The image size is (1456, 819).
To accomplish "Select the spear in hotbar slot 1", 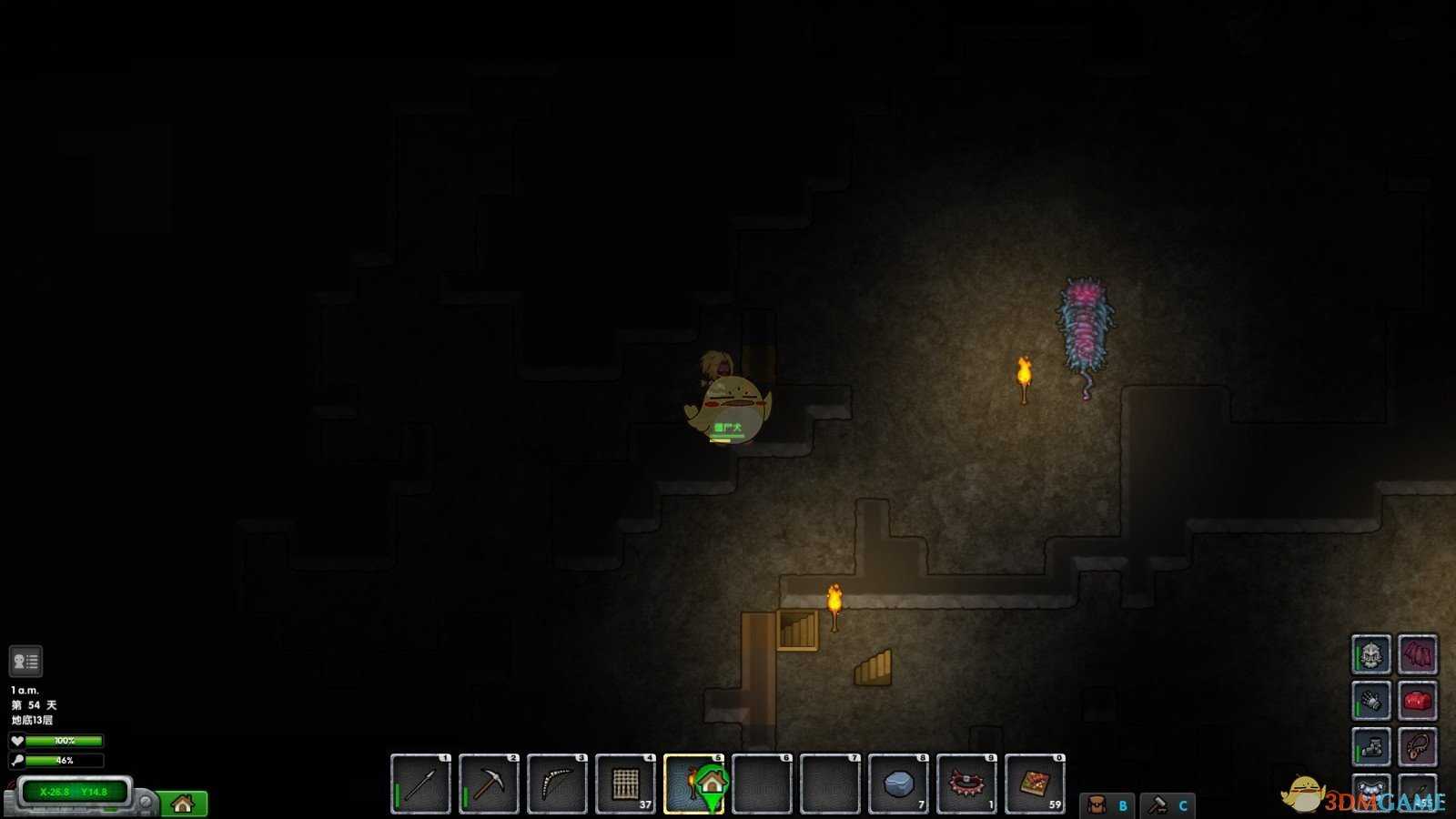I will point(420,784).
